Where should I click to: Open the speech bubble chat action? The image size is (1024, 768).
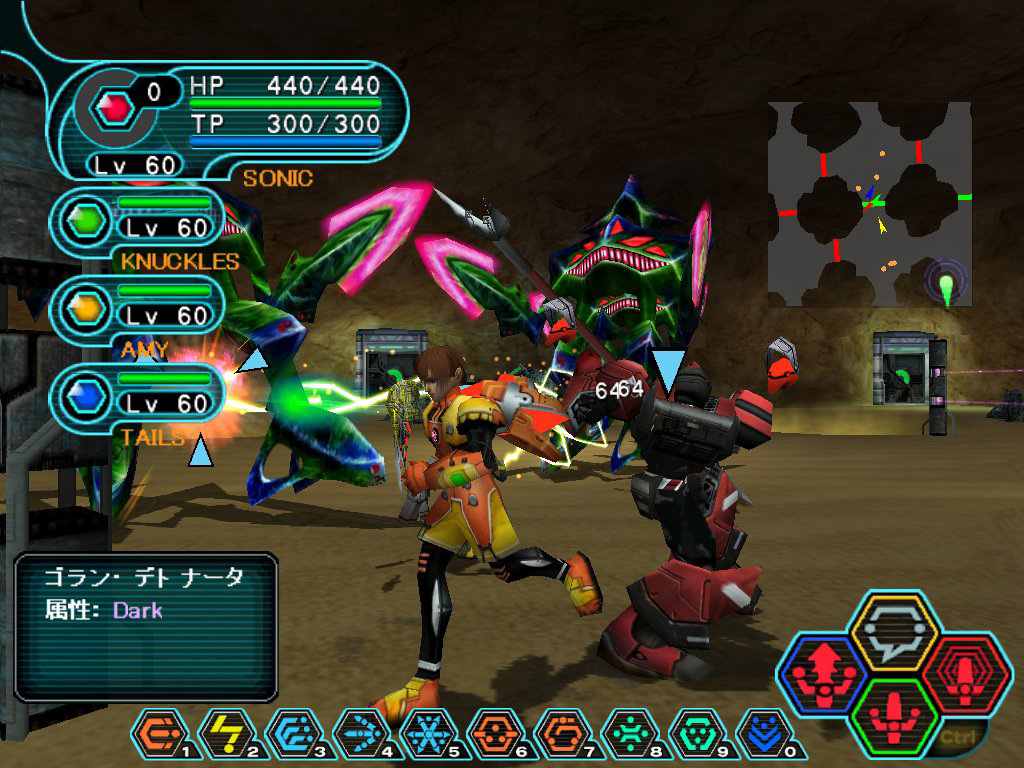click(893, 632)
